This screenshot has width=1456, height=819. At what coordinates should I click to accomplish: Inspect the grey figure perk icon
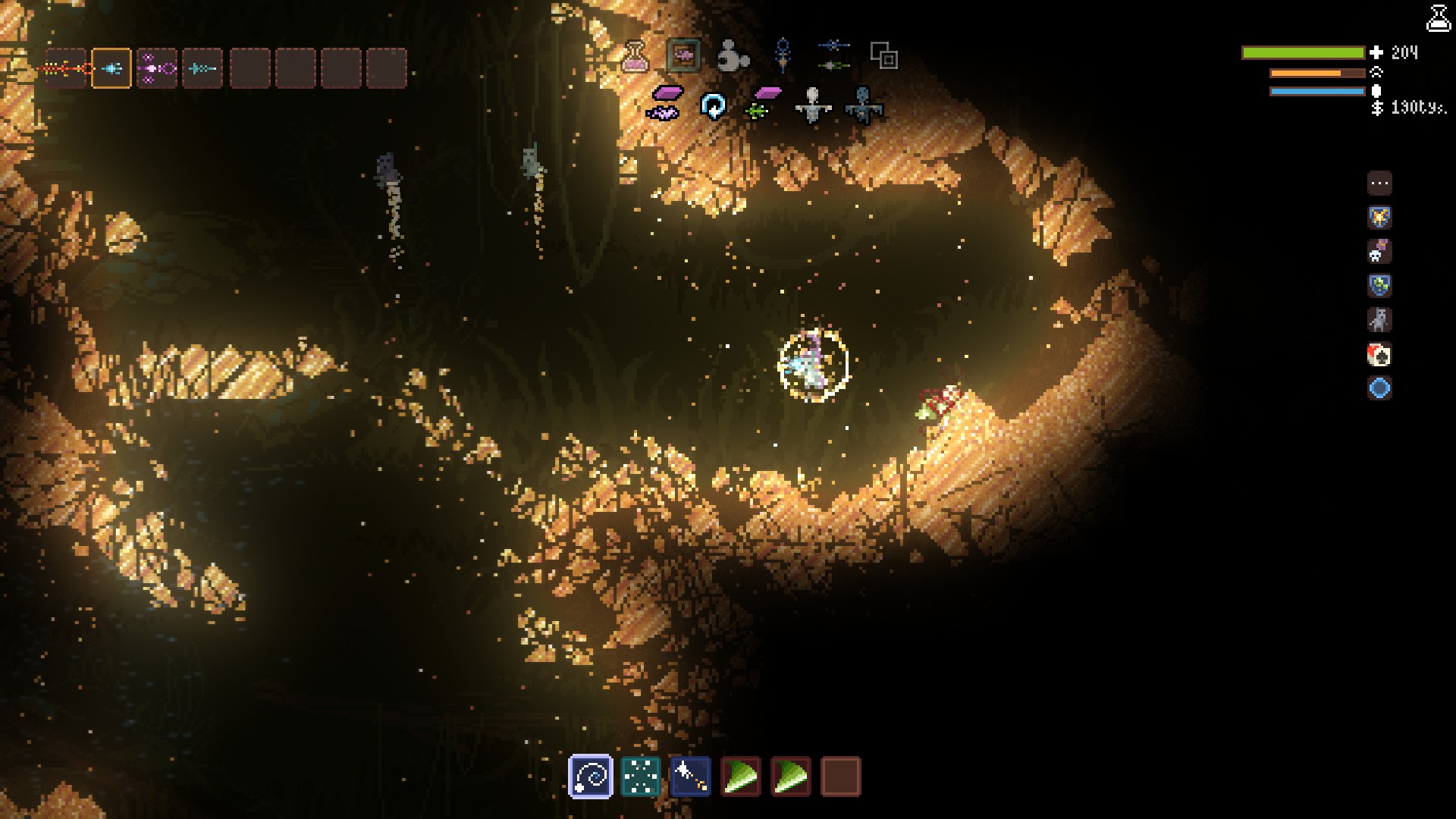[x=1379, y=320]
